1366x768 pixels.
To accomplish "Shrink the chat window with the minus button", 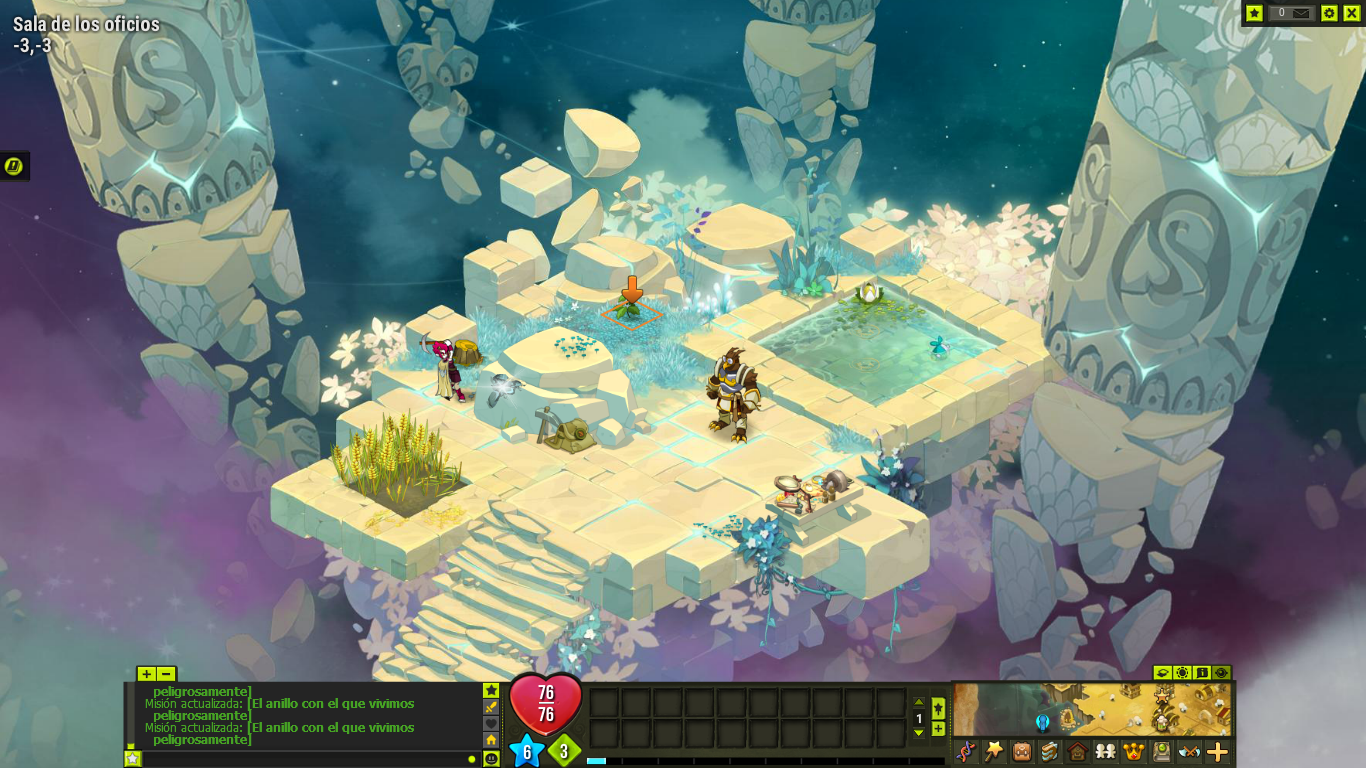I will 166,674.
